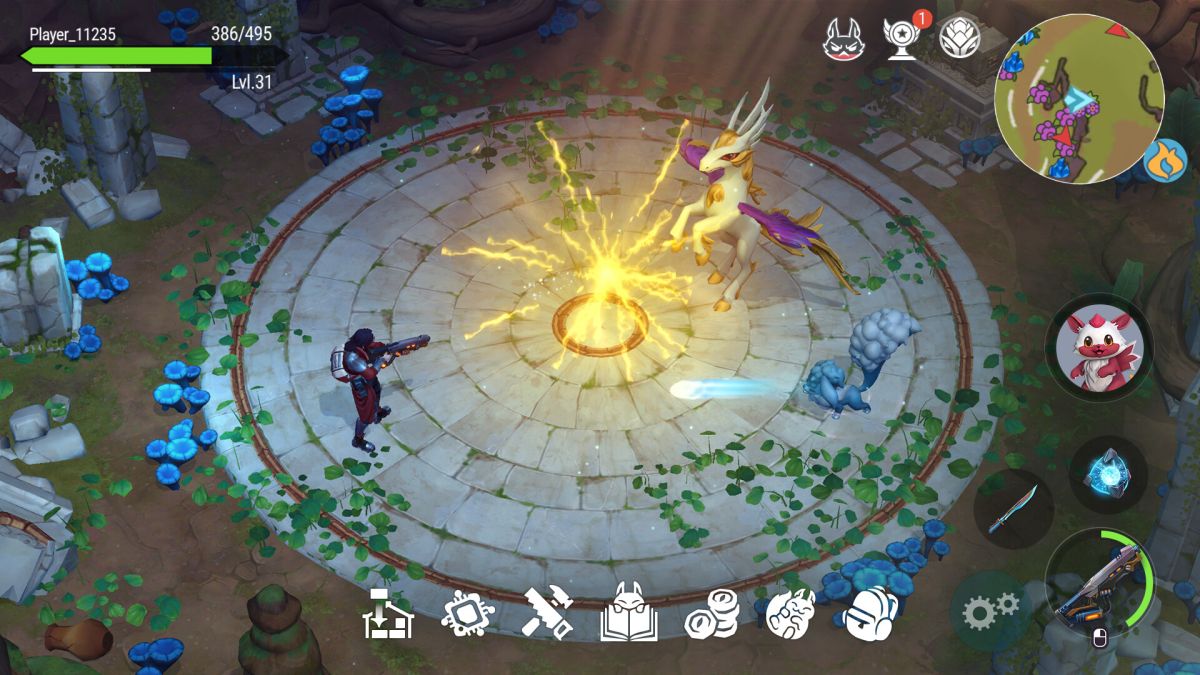The width and height of the screenshot is (1200, 675).
Task: Activate the glowing blue orb ability
Action: point(1107,473)
